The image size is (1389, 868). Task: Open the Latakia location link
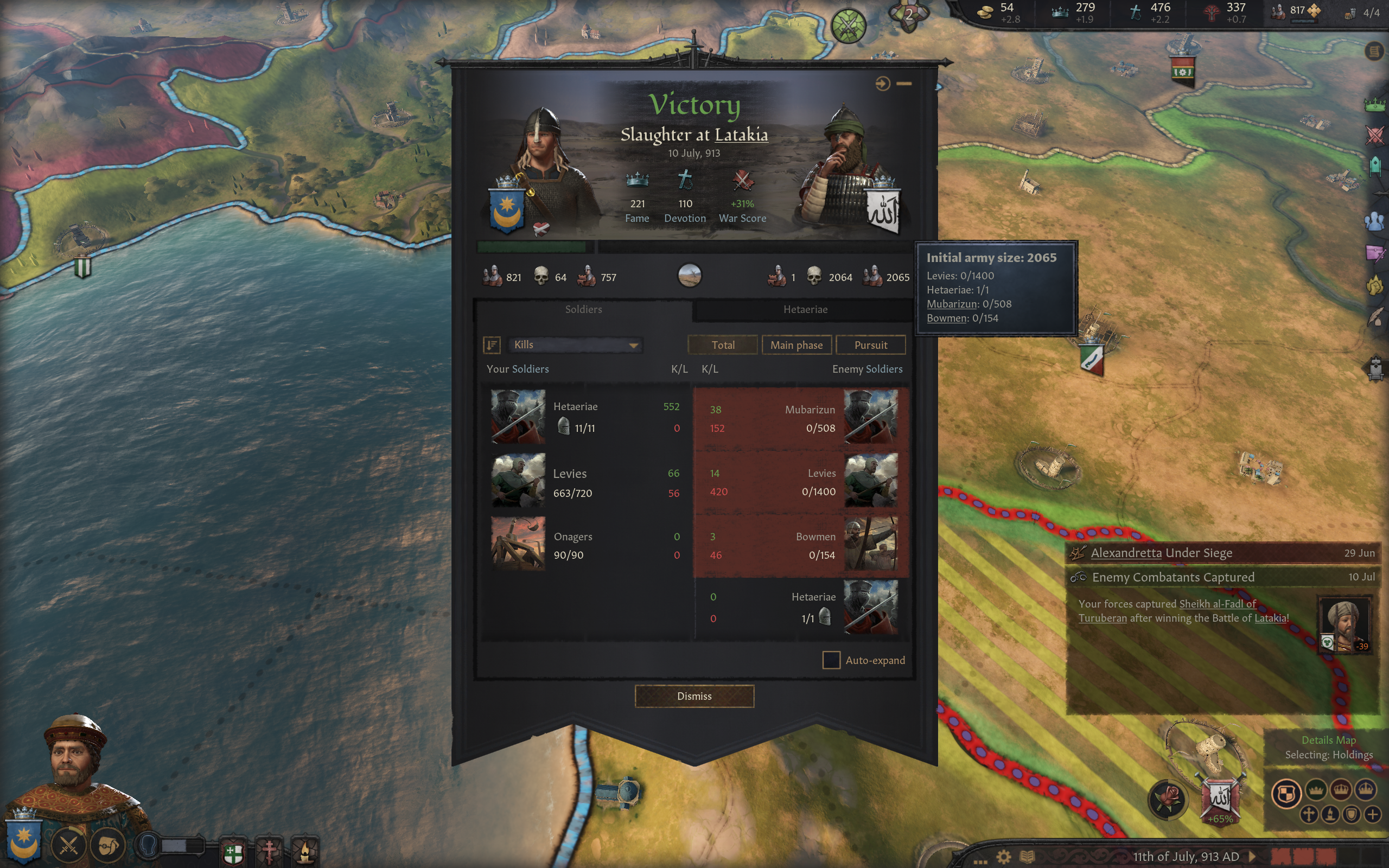click(x=741, y=135)
